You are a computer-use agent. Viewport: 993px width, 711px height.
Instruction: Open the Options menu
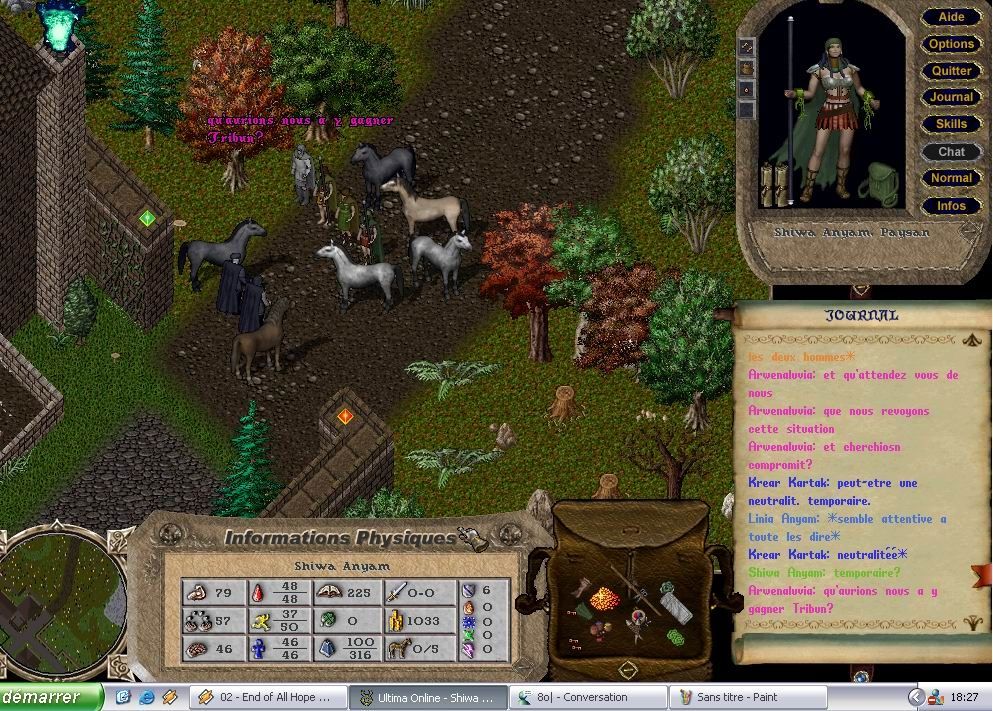click(x=951, y=44)
